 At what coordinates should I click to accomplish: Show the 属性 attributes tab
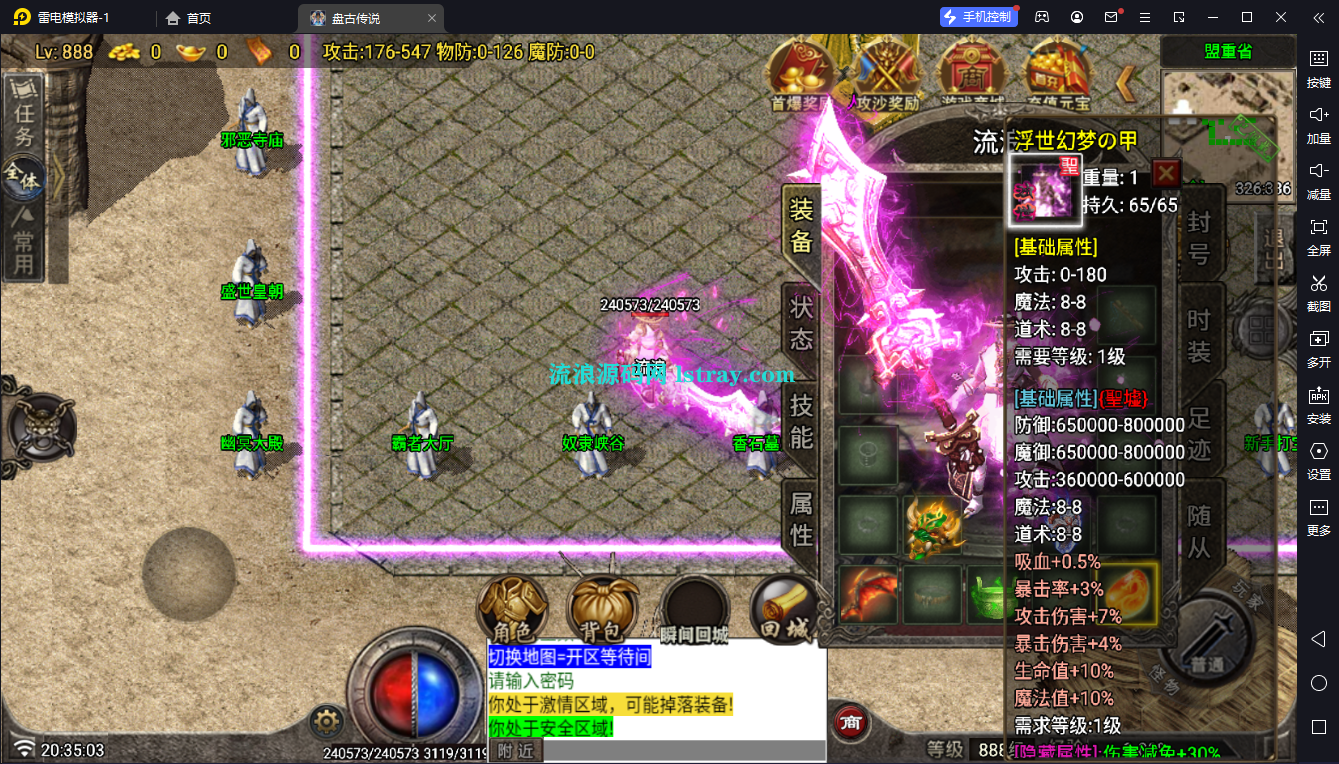pyautogui.click(x=801, y=518)
